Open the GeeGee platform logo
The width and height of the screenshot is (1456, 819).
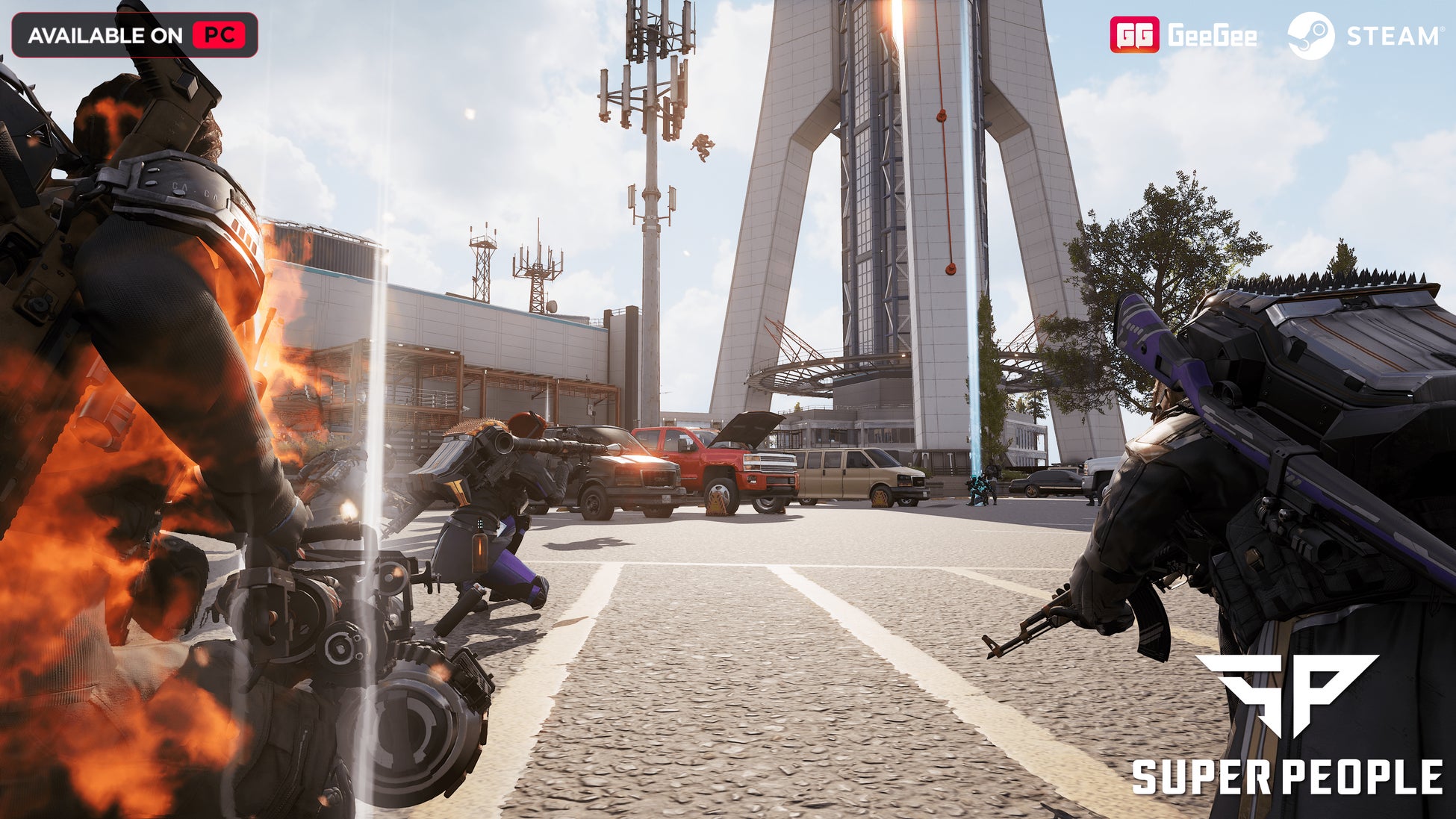(1183, 35)
